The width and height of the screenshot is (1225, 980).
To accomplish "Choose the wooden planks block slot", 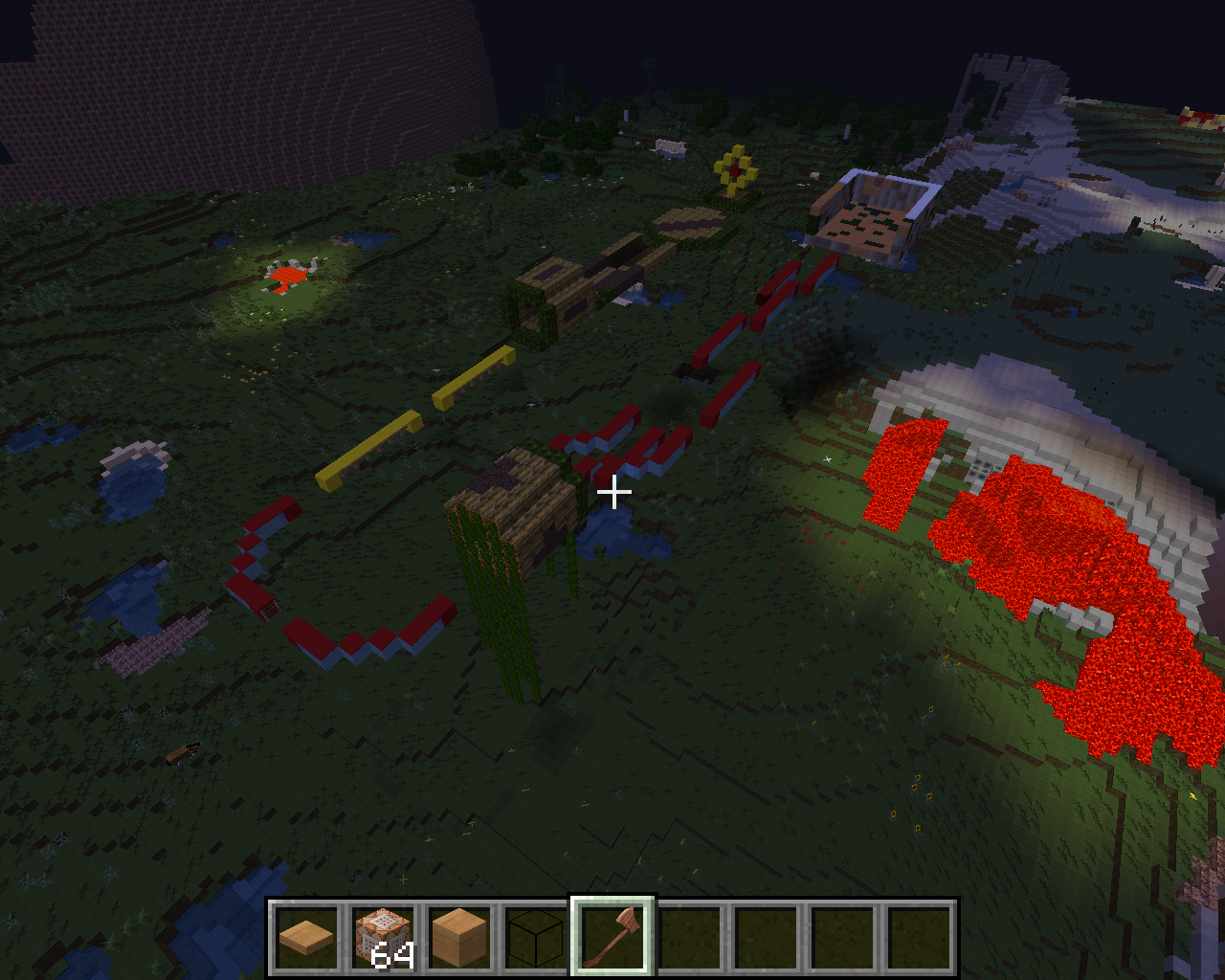I will pyautogui.click(x=459, y=937).
